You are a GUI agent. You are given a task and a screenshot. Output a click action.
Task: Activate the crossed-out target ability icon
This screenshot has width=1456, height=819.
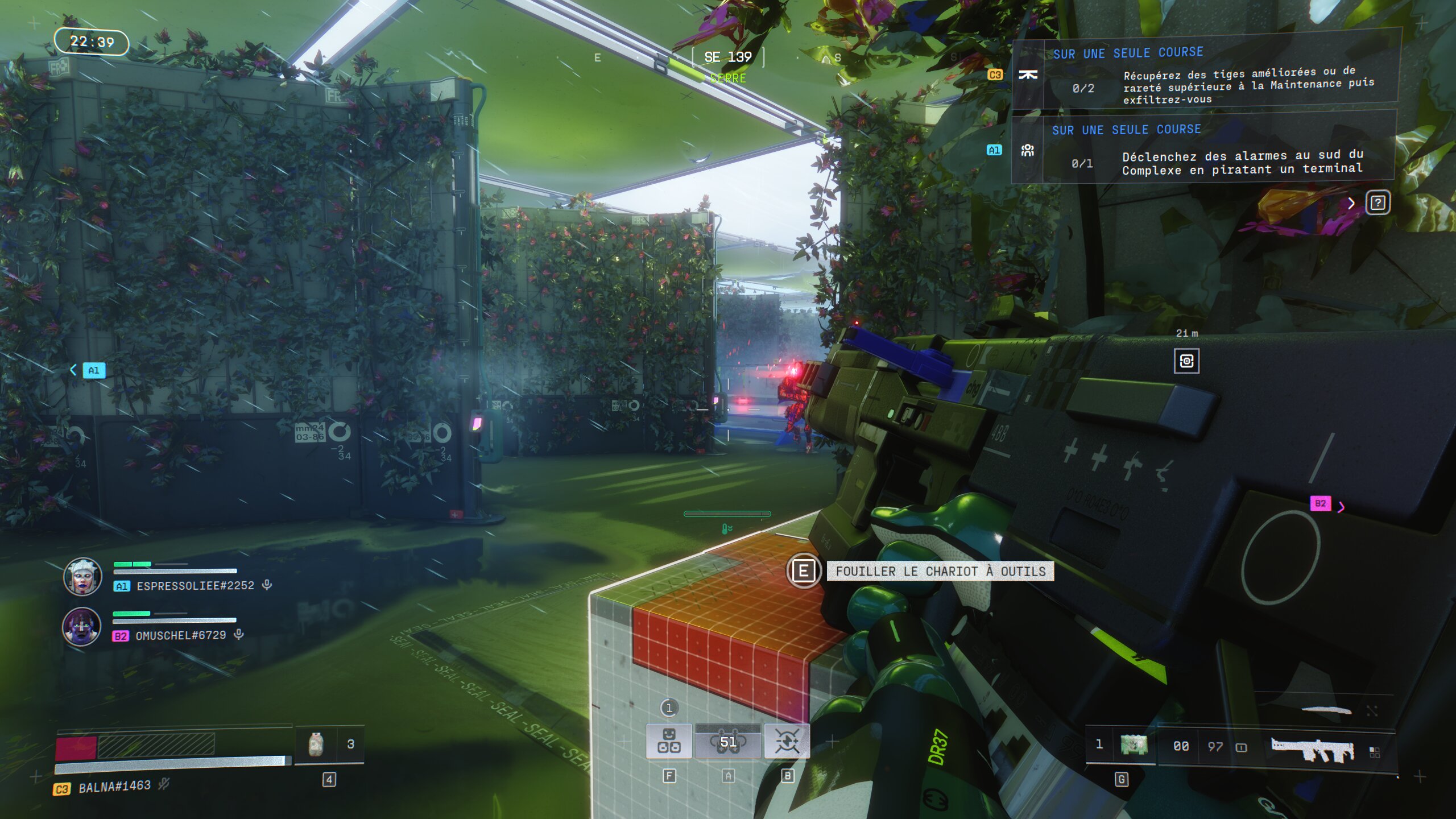787,741
